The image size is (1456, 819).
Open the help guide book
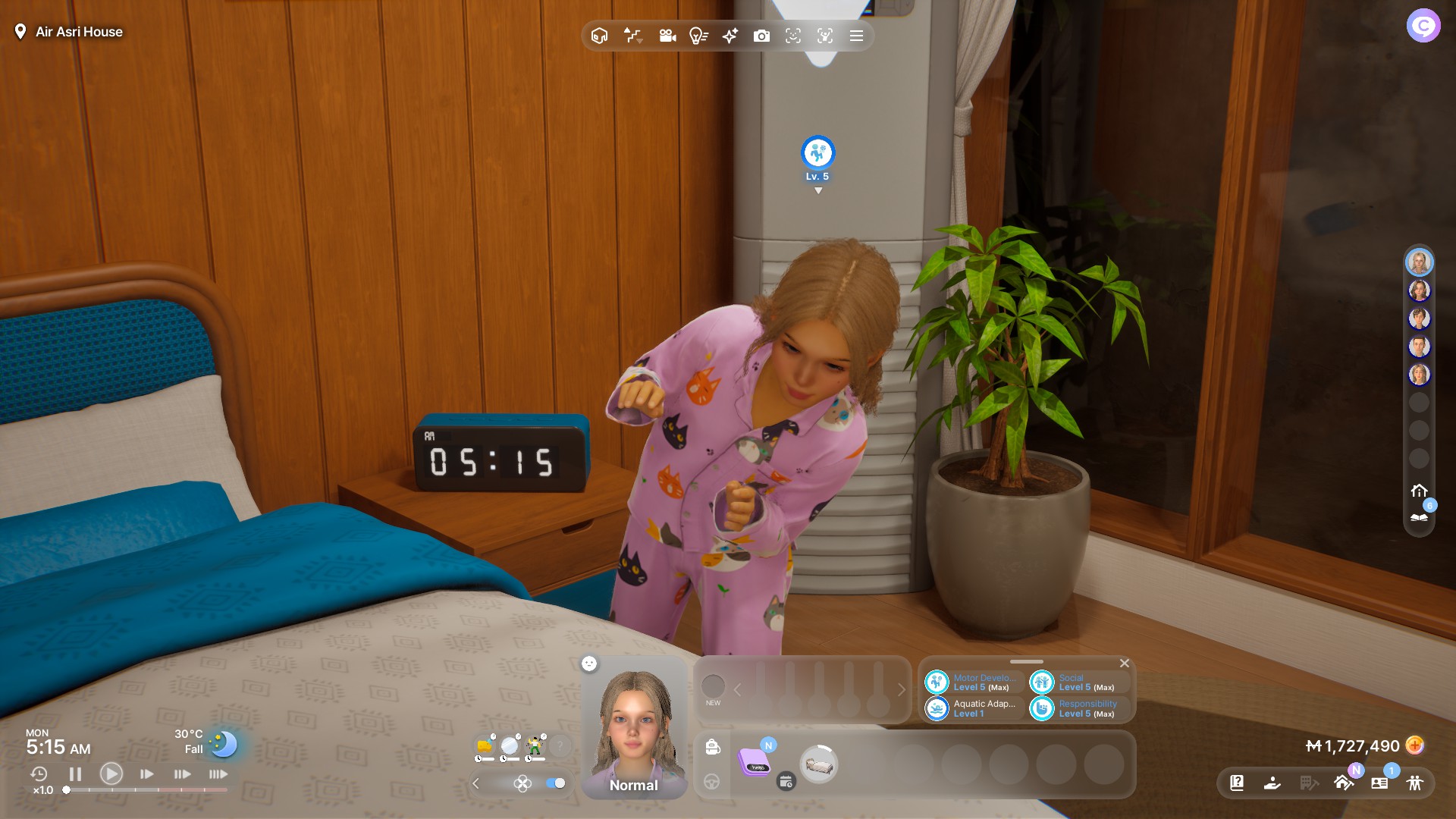coord(1237,783)
